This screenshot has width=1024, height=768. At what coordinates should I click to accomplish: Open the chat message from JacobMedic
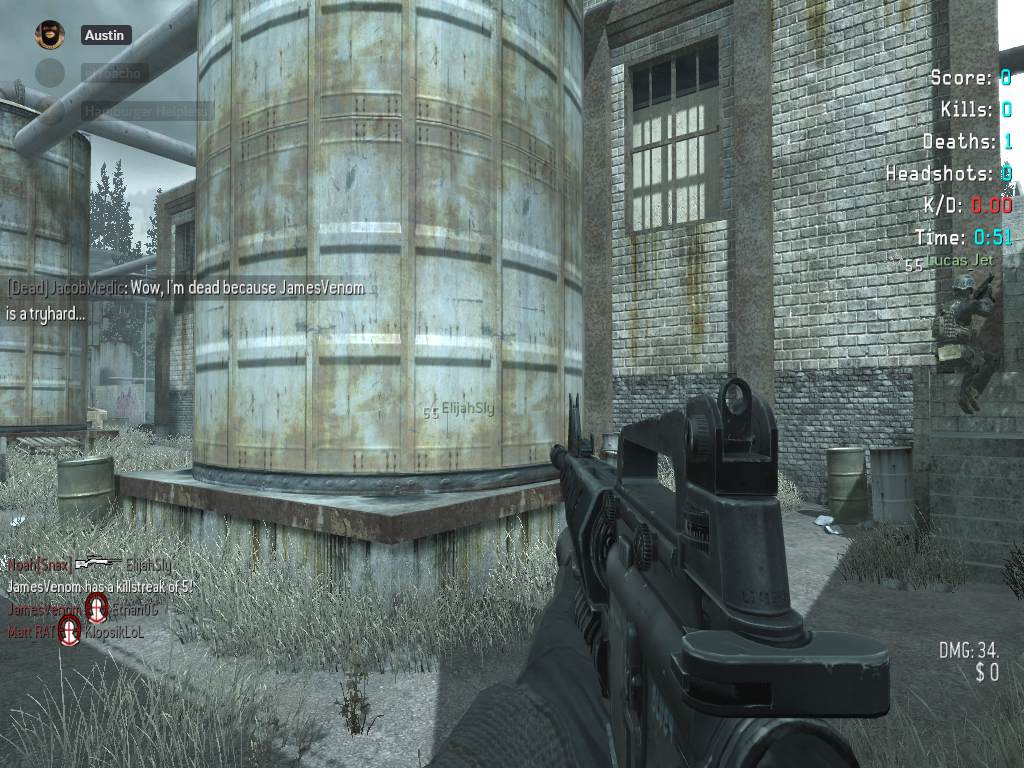[186, 300]
